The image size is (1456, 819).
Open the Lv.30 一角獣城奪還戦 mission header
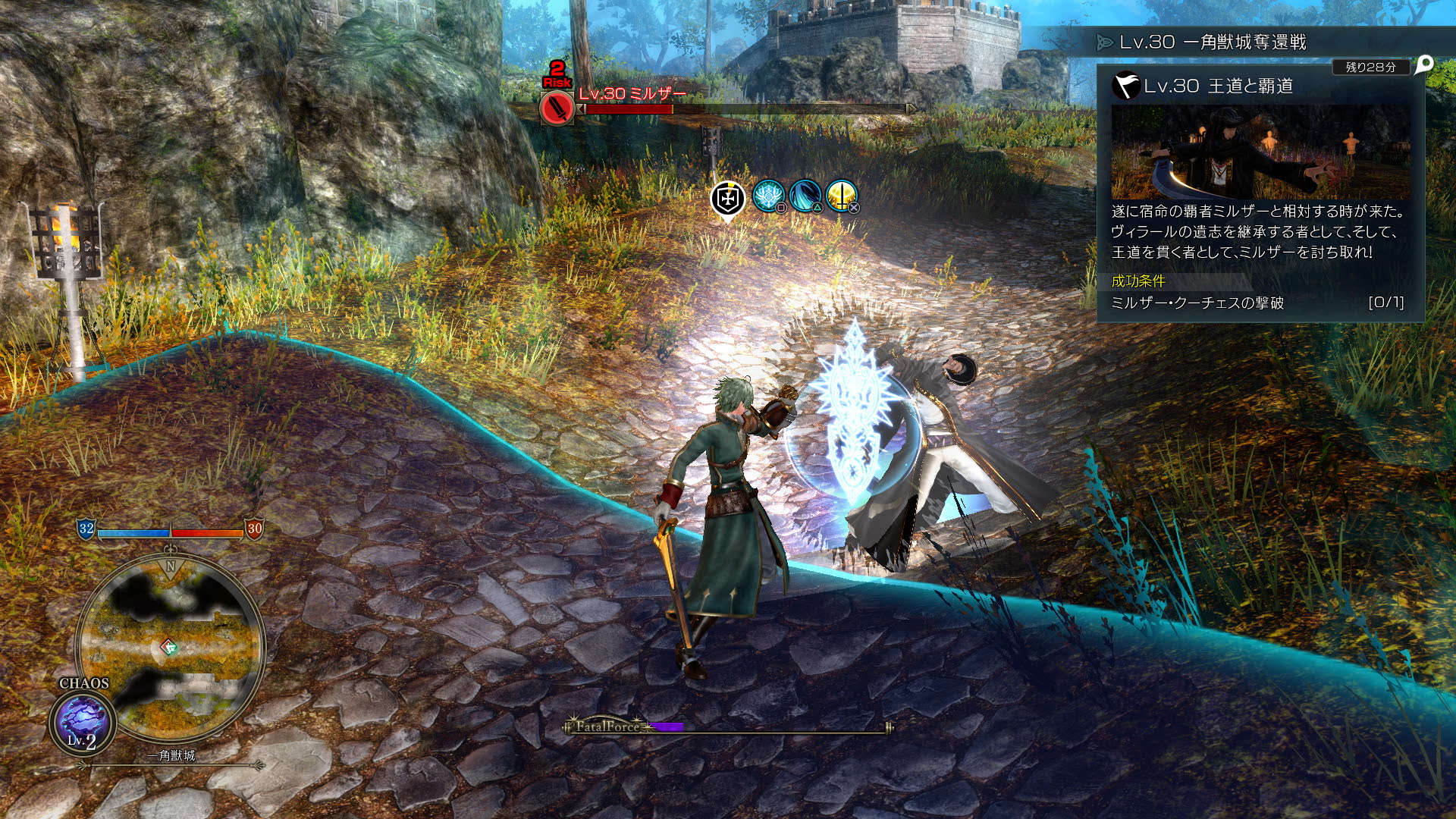pyautogui.click(x=1212, y=42)
